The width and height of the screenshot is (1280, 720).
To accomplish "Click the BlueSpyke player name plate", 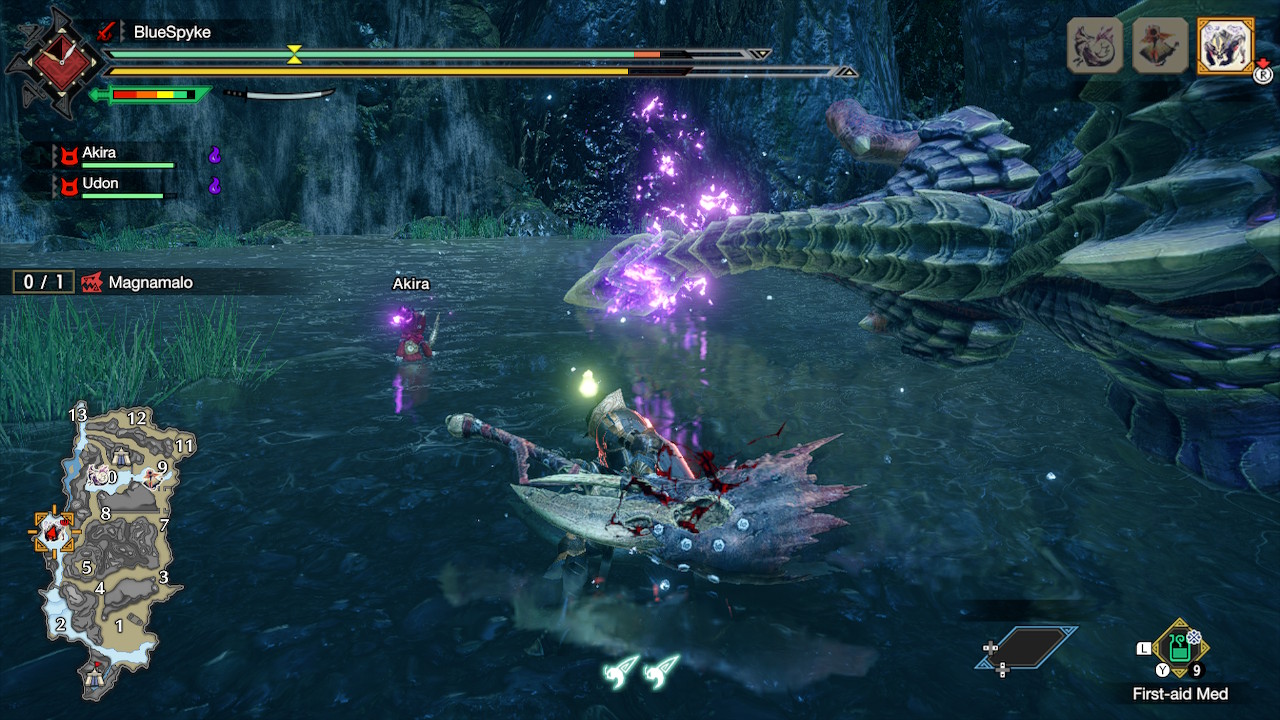I will pyautogui.click(x=172, y=32).
